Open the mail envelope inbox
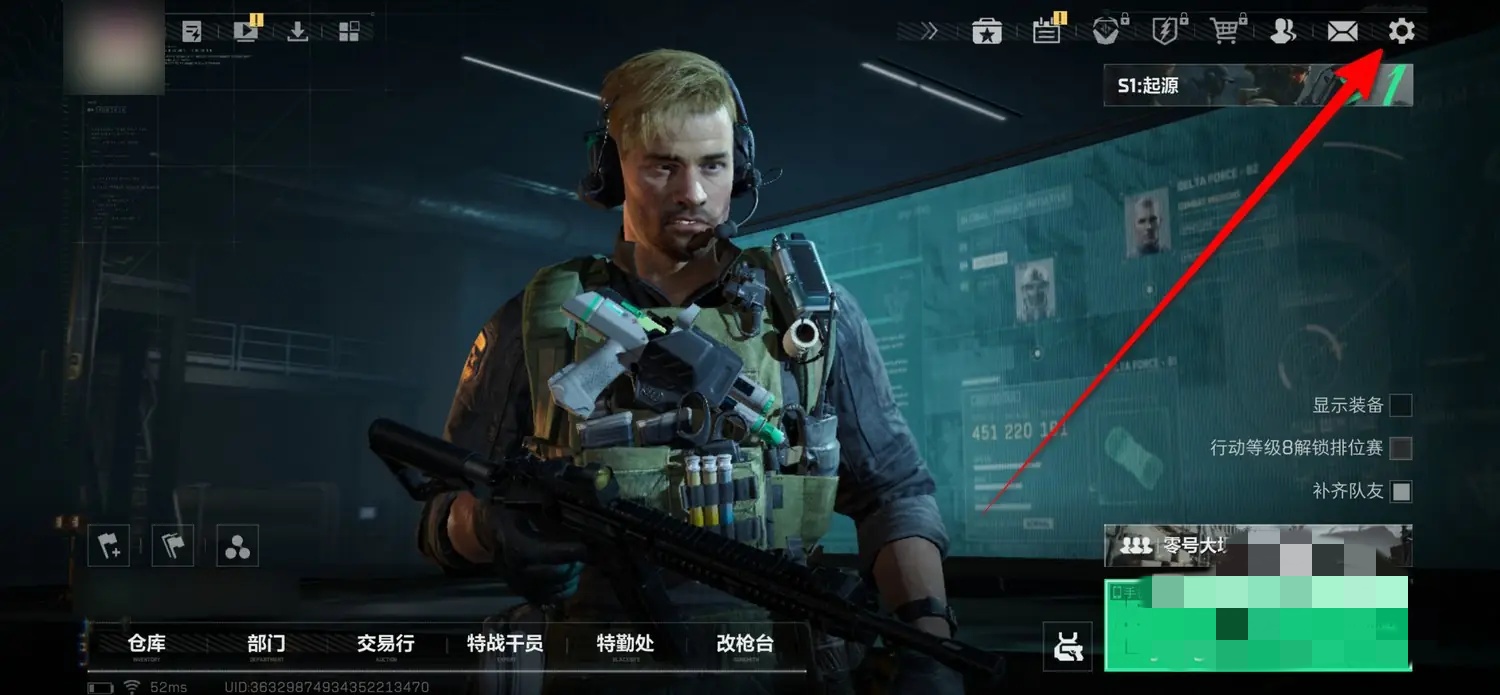 [x=1342, y=32]
